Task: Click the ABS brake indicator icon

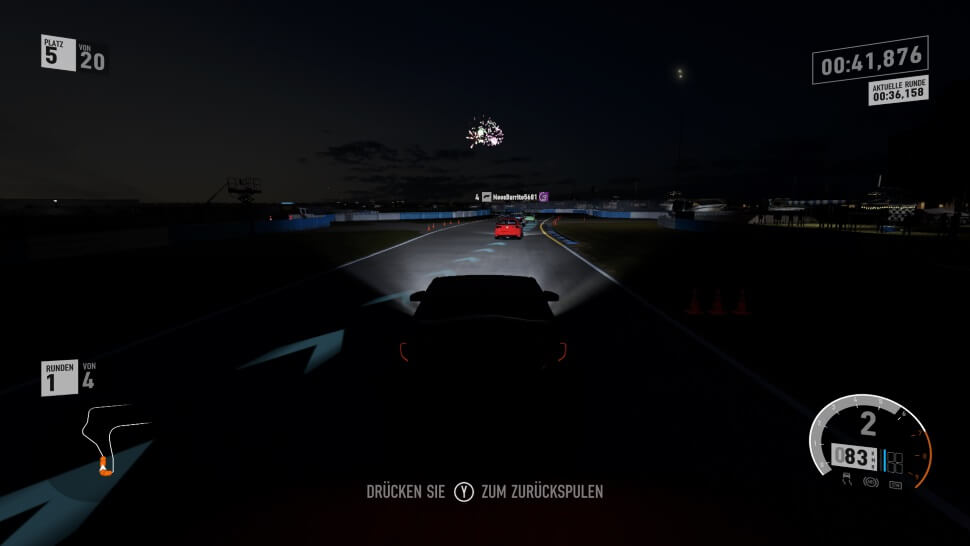Action: click(871, 483)
